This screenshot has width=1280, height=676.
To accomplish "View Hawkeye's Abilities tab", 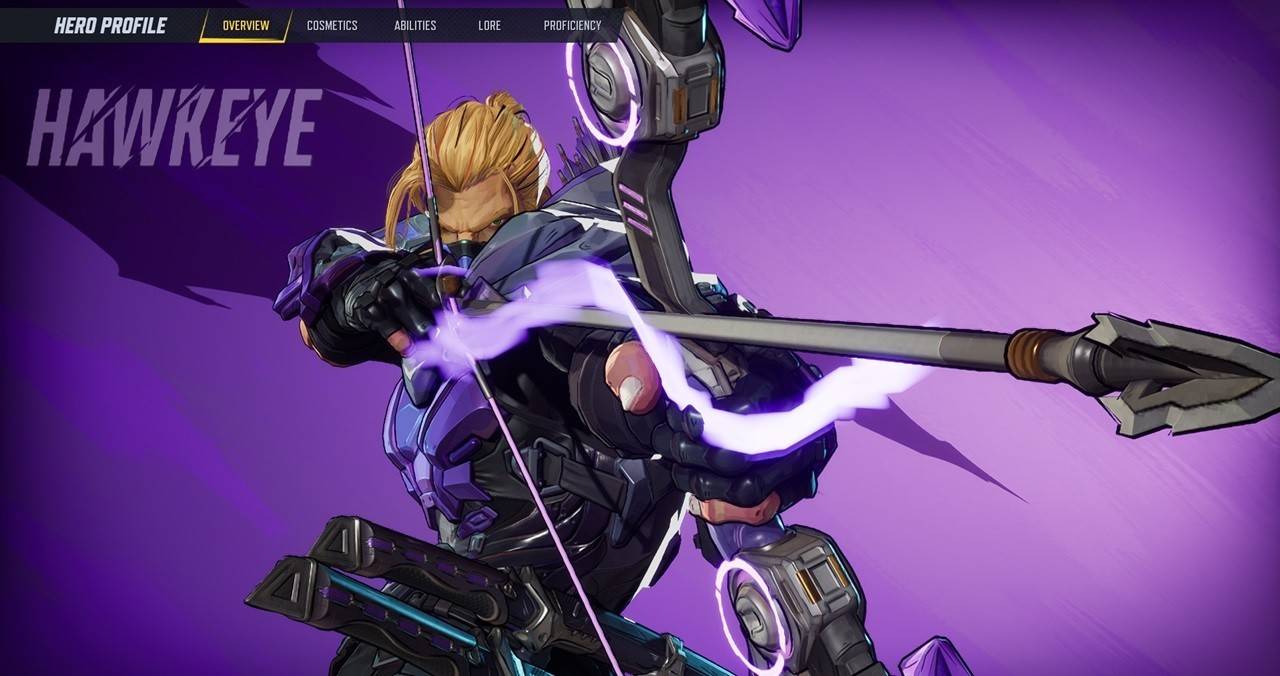I will pyautogui.click(x=415, y=25).
